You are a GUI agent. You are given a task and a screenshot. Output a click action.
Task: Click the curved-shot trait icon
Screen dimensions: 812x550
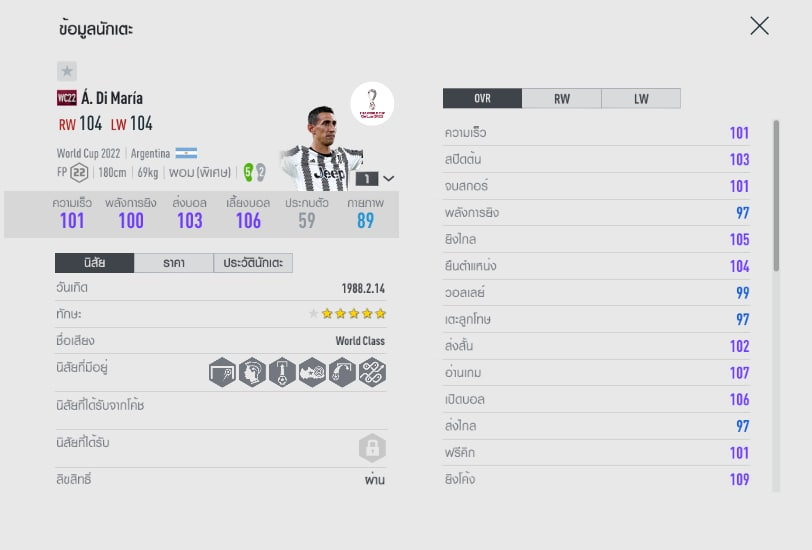pos(342,372)
